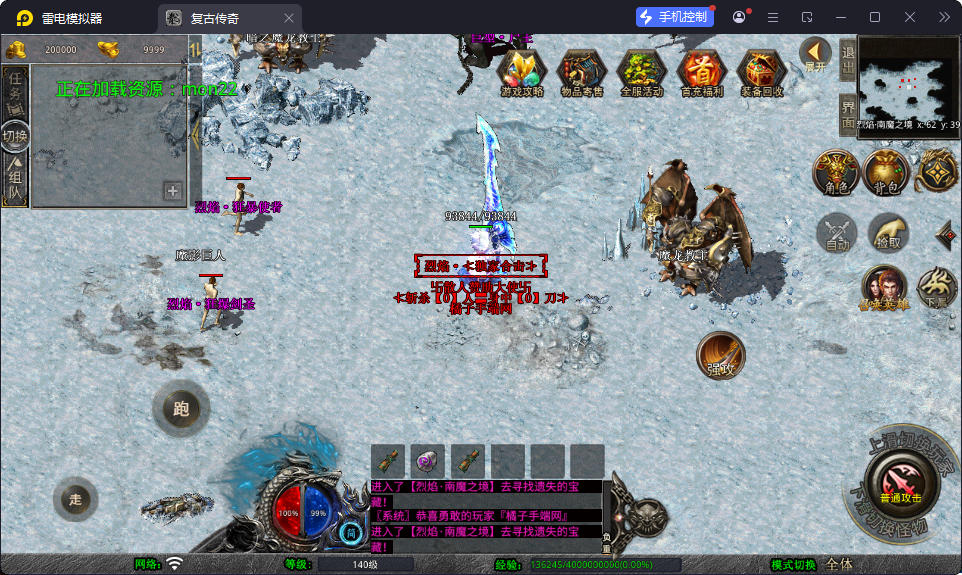The width and height of the screenshot is (962, 575).
Task: Toggle 自动 auto-combat
Action: (x=837, y=233)
